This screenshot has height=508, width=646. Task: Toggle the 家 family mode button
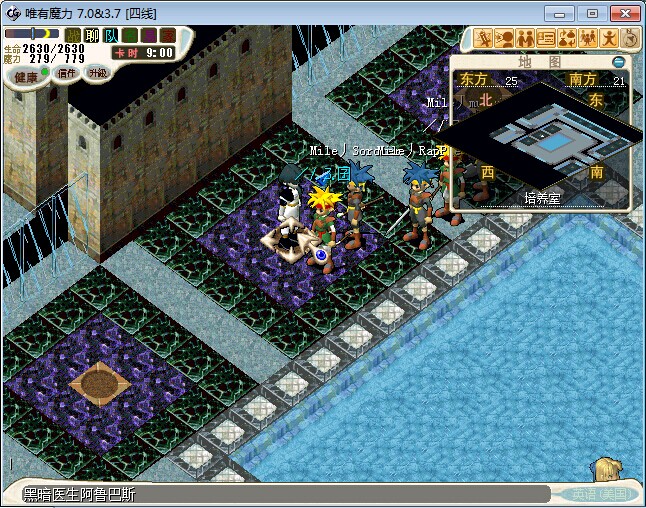coord(167,36)
